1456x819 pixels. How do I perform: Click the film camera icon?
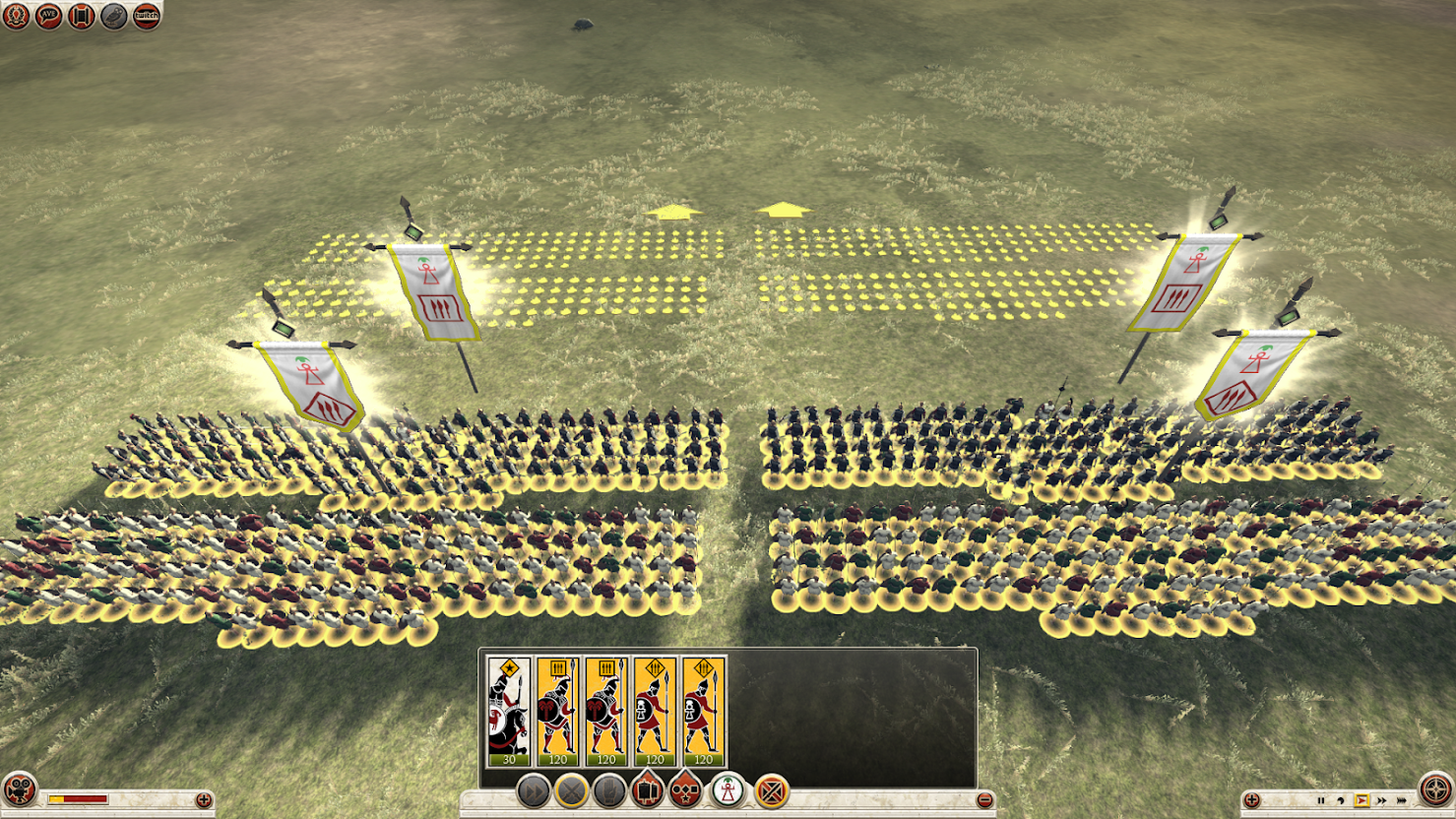coord(19,790)
